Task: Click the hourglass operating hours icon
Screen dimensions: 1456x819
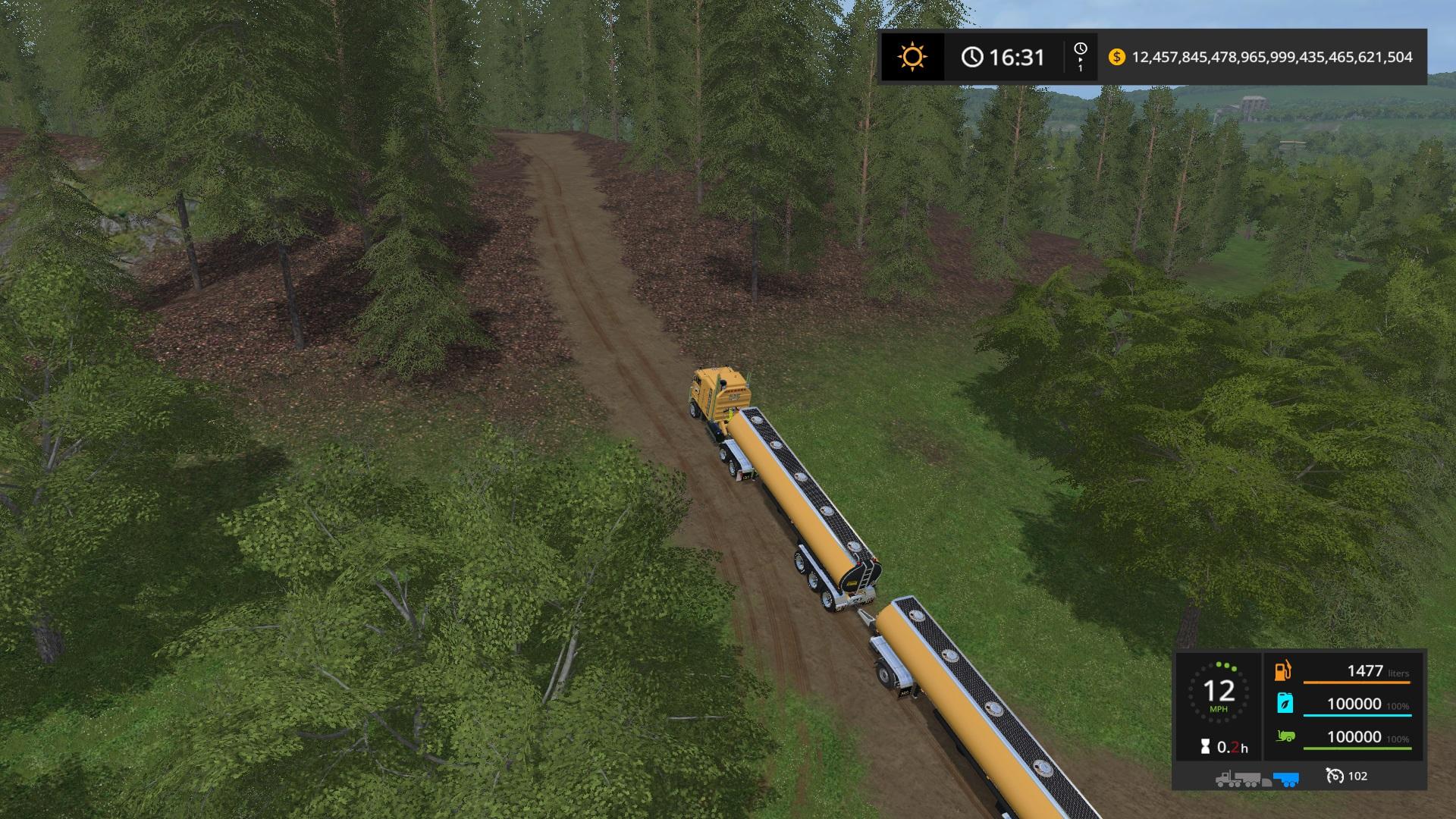Action: click(x=1205, y=747)
